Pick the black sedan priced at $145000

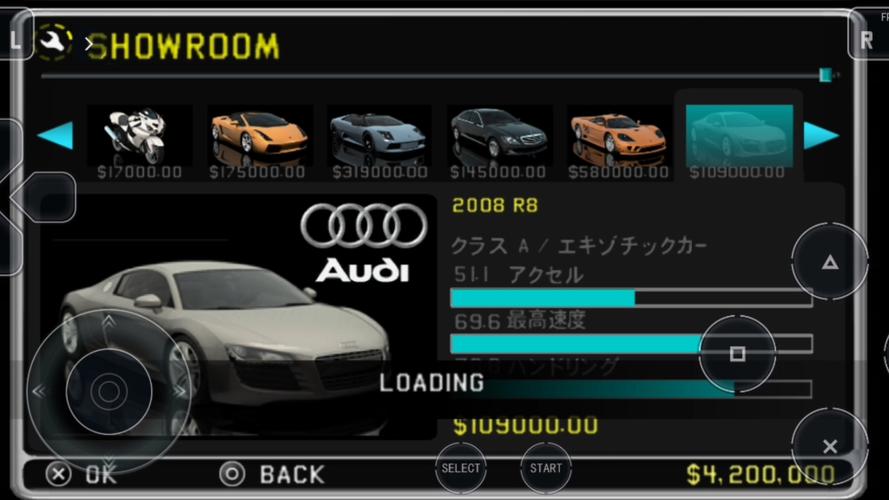(498, 135)
